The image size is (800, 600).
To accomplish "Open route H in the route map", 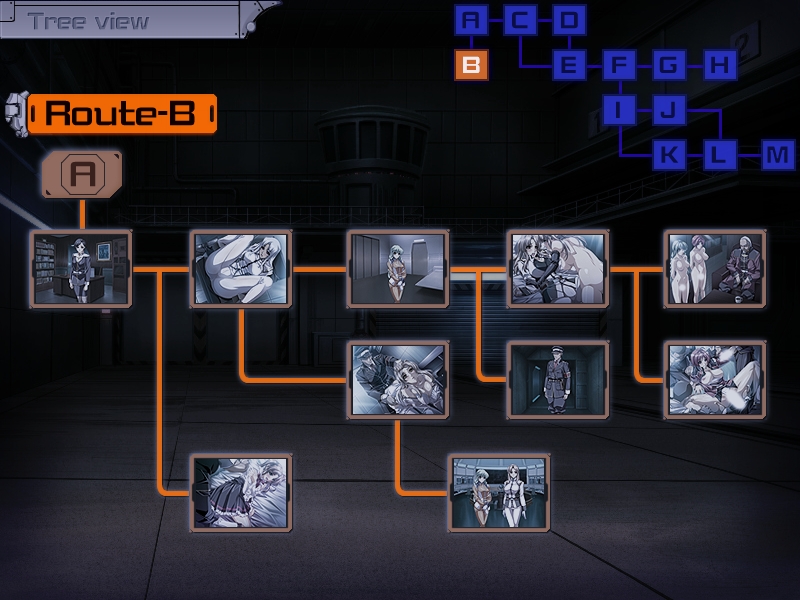I will click(719, 66).
